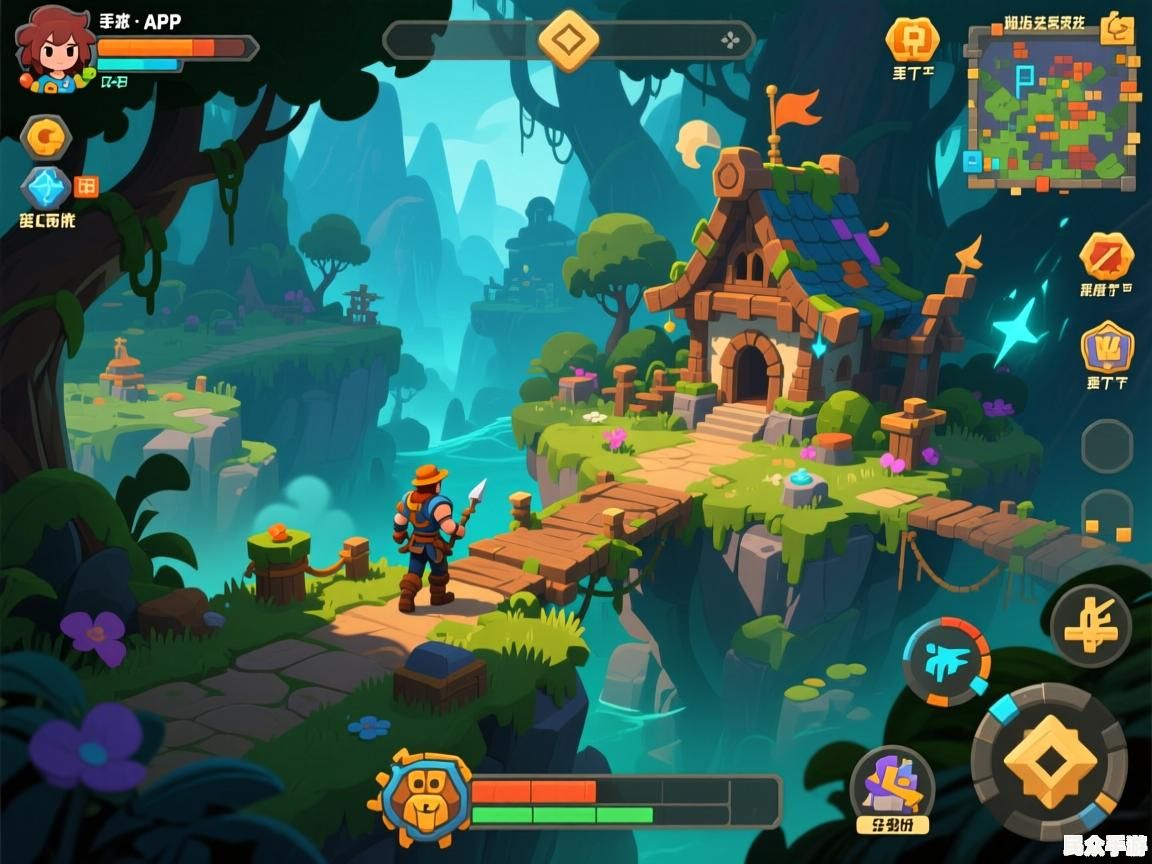Click the small orange grid badge
The height and width of the screenshot is (864, 1152).
coord(87,185)
